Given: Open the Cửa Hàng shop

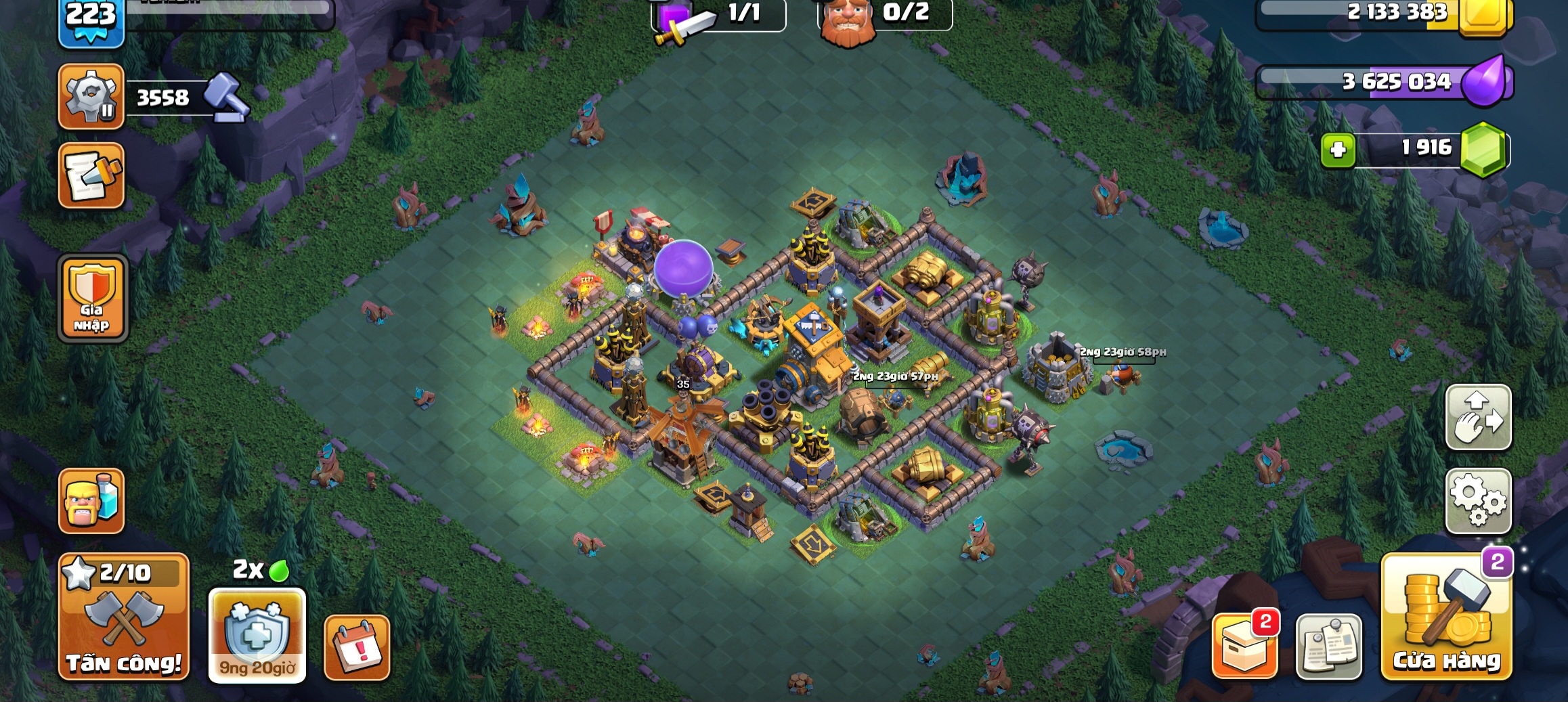Looking at the screenshot, I should [1446, 617].
